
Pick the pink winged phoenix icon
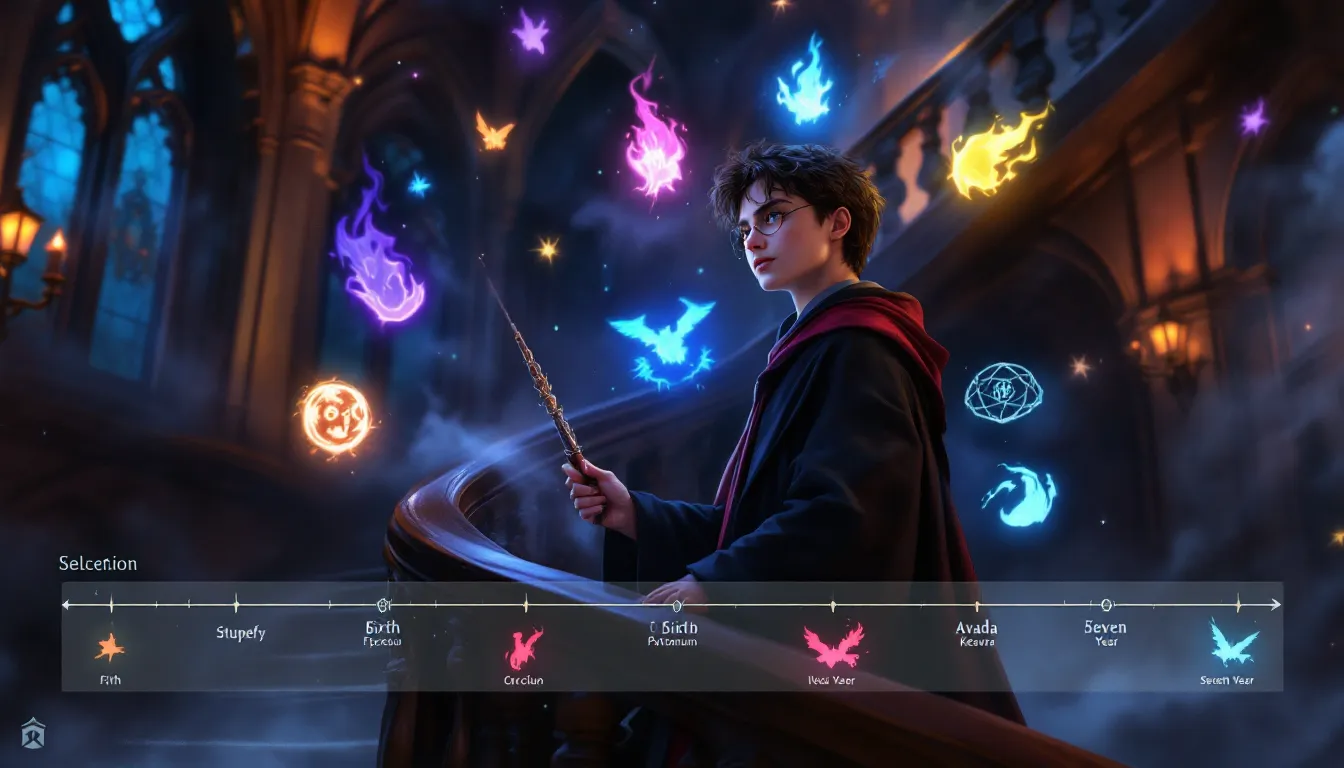pyautogui.click(x=833, y=646)
